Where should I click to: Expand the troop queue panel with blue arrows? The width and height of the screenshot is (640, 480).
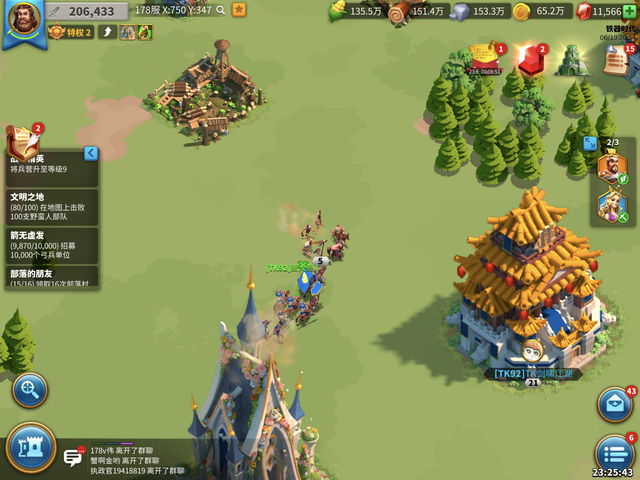[x=591, y=143]
